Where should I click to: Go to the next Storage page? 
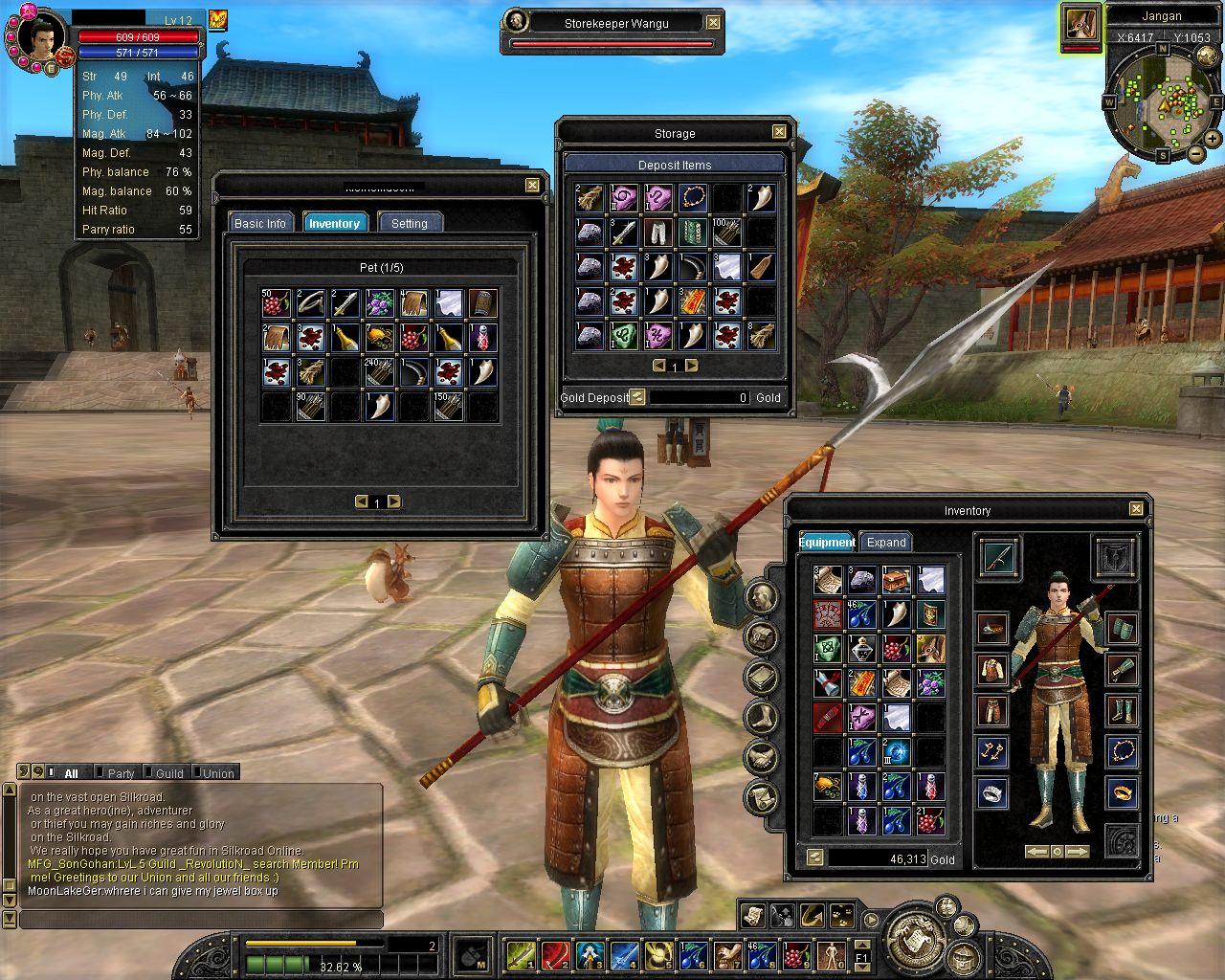coord(691,366)
